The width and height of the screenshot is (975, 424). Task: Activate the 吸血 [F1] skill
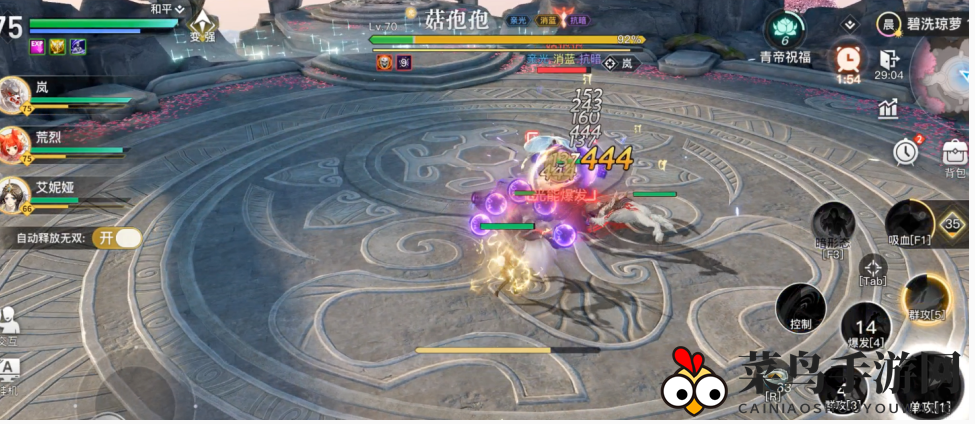[910, 222]
